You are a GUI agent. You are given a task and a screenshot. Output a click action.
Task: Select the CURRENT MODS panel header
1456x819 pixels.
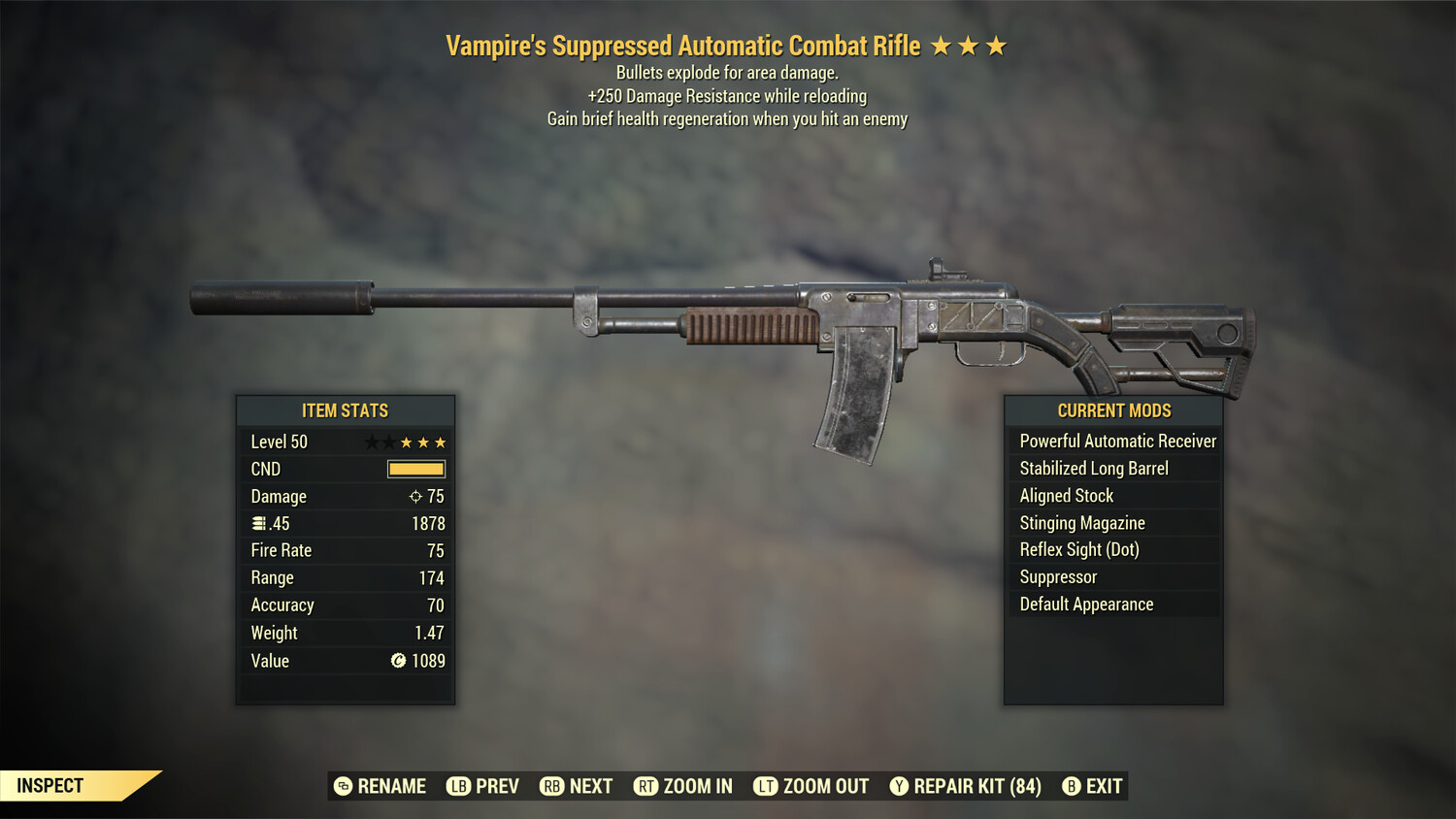(x=1112, y=410)
